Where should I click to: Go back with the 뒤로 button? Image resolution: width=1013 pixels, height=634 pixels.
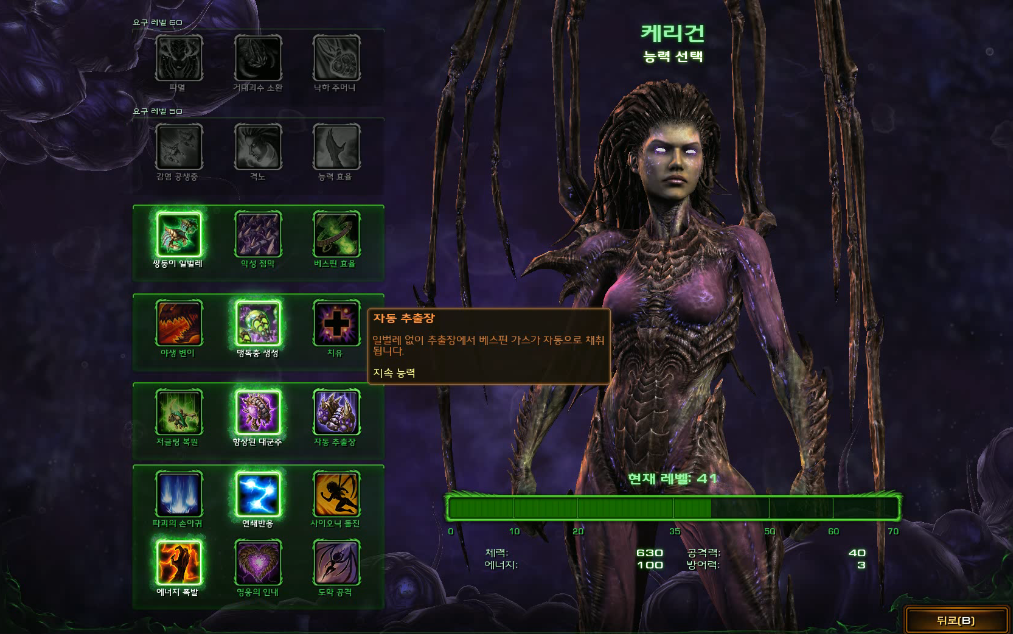pyautogui.click(x=955, y=620)
